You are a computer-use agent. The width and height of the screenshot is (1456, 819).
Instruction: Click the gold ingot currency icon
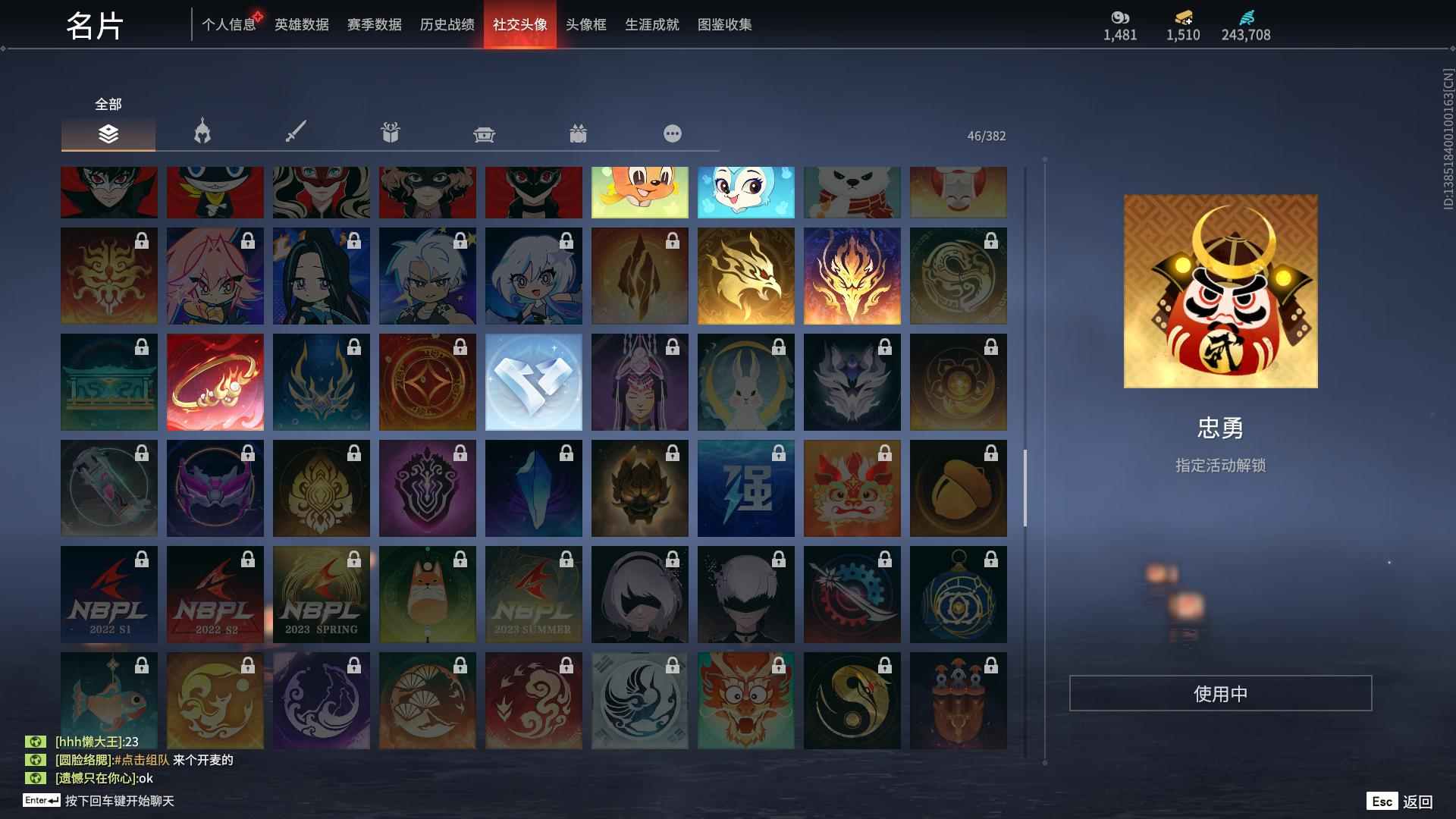coord(1181,17)
